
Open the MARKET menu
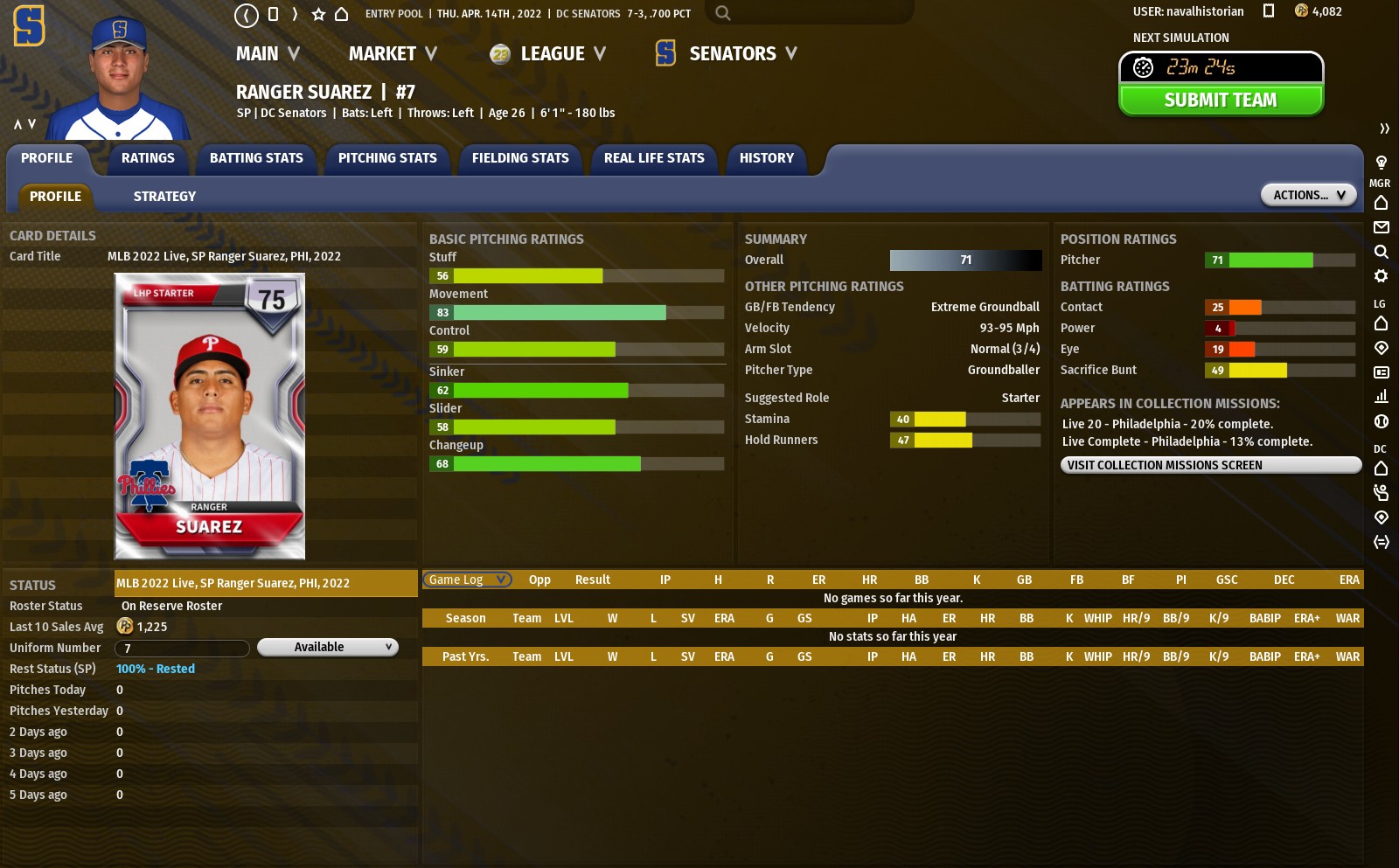point(393,54)
